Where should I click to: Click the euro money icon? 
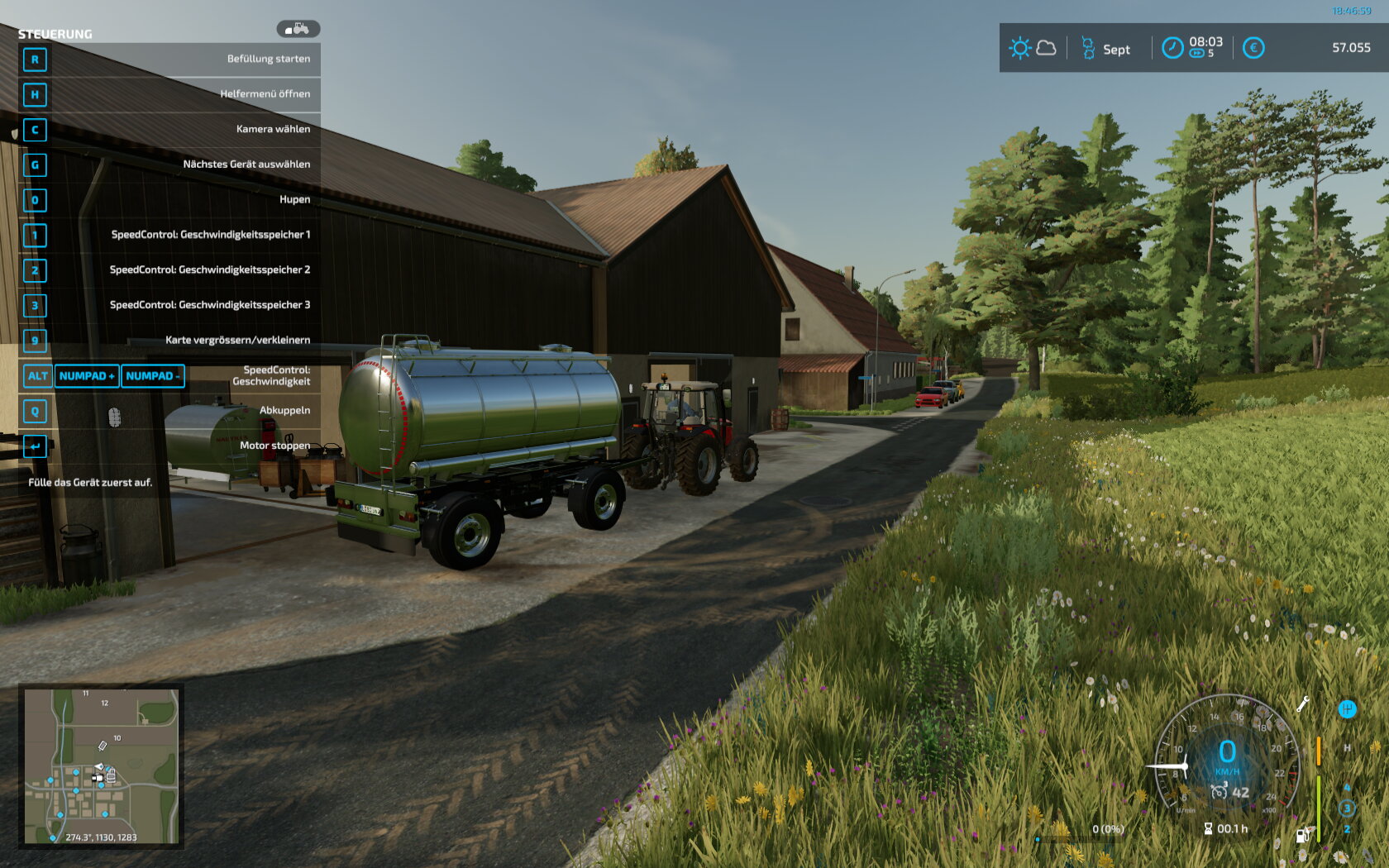(x=1253, y=48)
